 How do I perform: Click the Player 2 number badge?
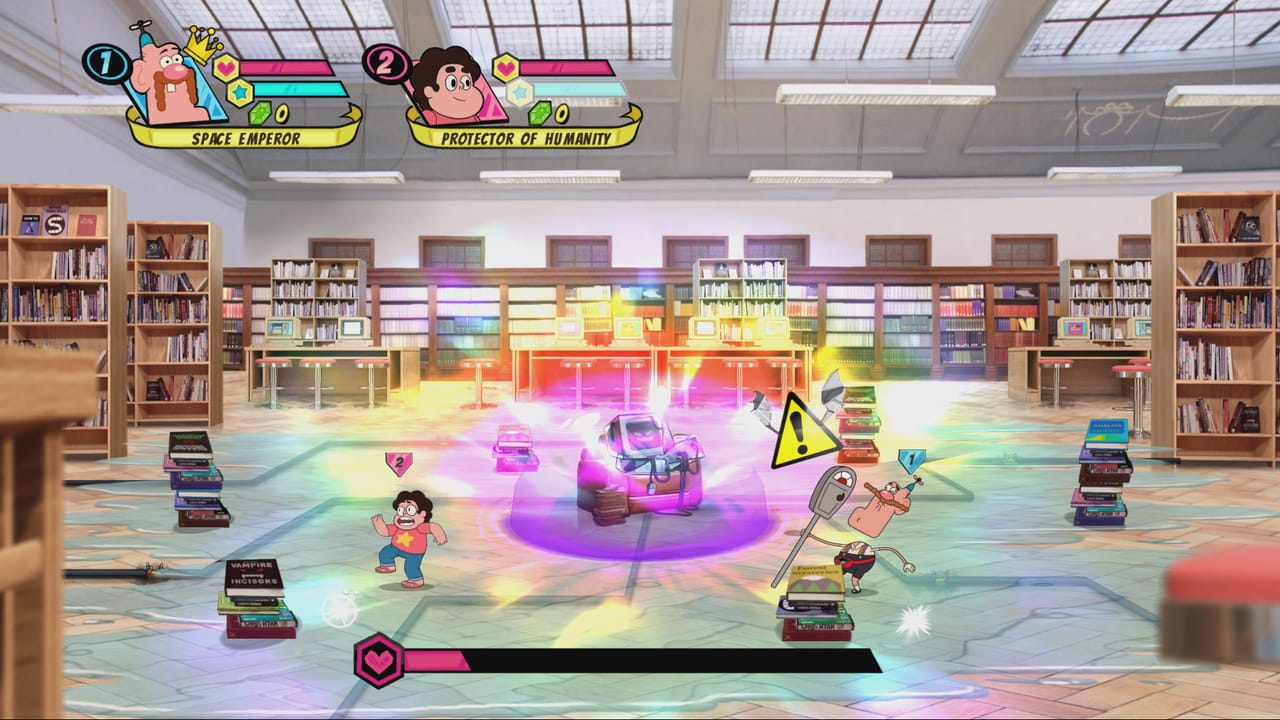tap(385, 63)
